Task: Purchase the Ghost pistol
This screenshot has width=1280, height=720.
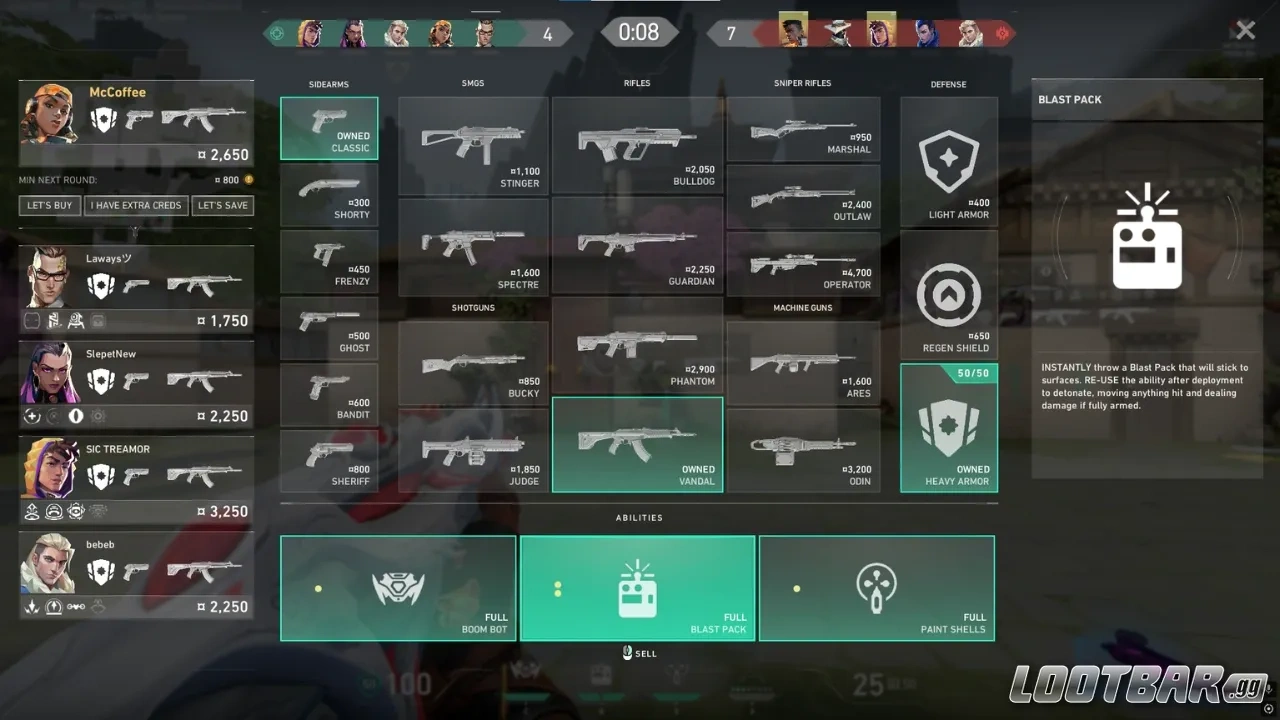Action: pyautogui.click(x=329, y=328)
